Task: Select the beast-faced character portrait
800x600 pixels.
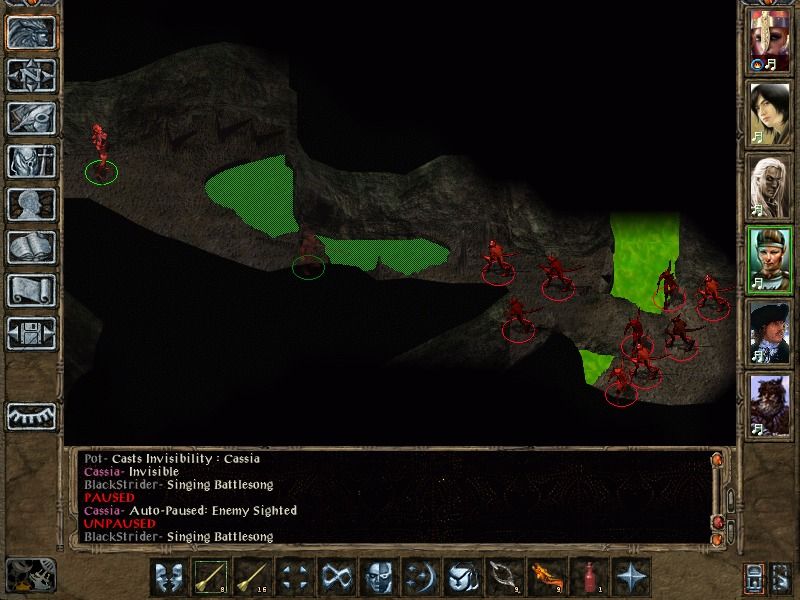Action: tap(769, 404)
